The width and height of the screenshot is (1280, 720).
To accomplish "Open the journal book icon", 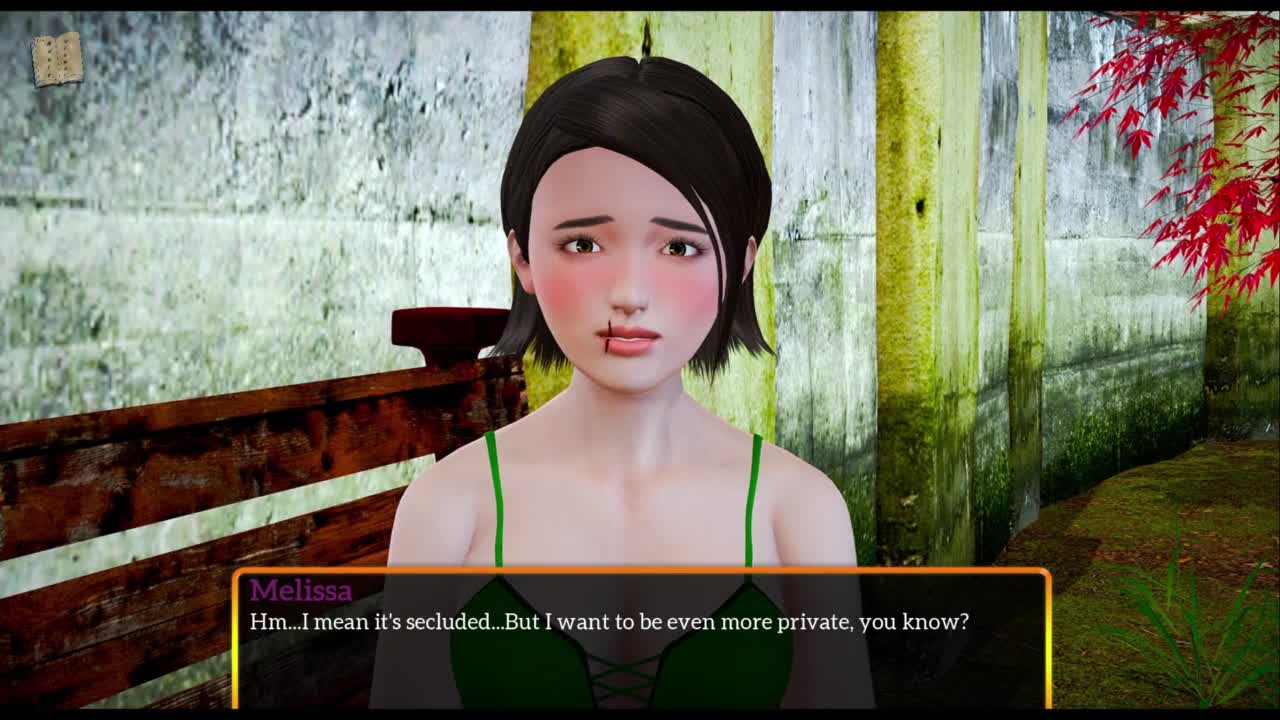I will tap(57, 60).
